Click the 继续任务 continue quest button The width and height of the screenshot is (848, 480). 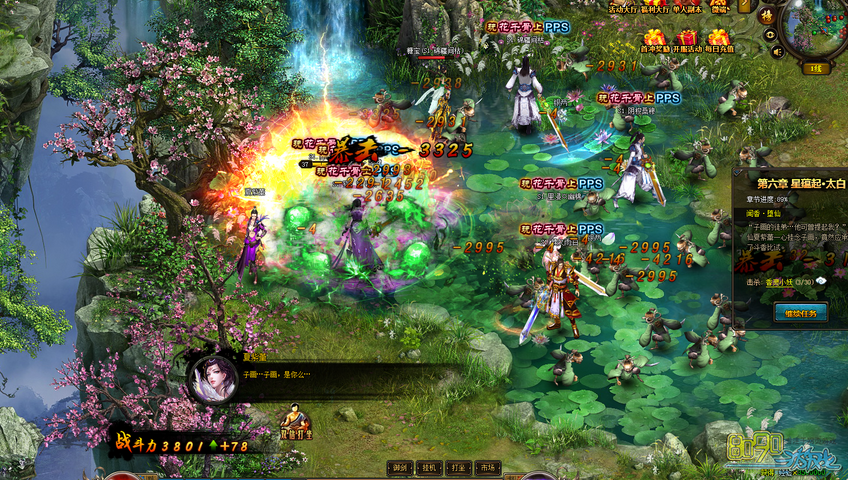(800, 313)
